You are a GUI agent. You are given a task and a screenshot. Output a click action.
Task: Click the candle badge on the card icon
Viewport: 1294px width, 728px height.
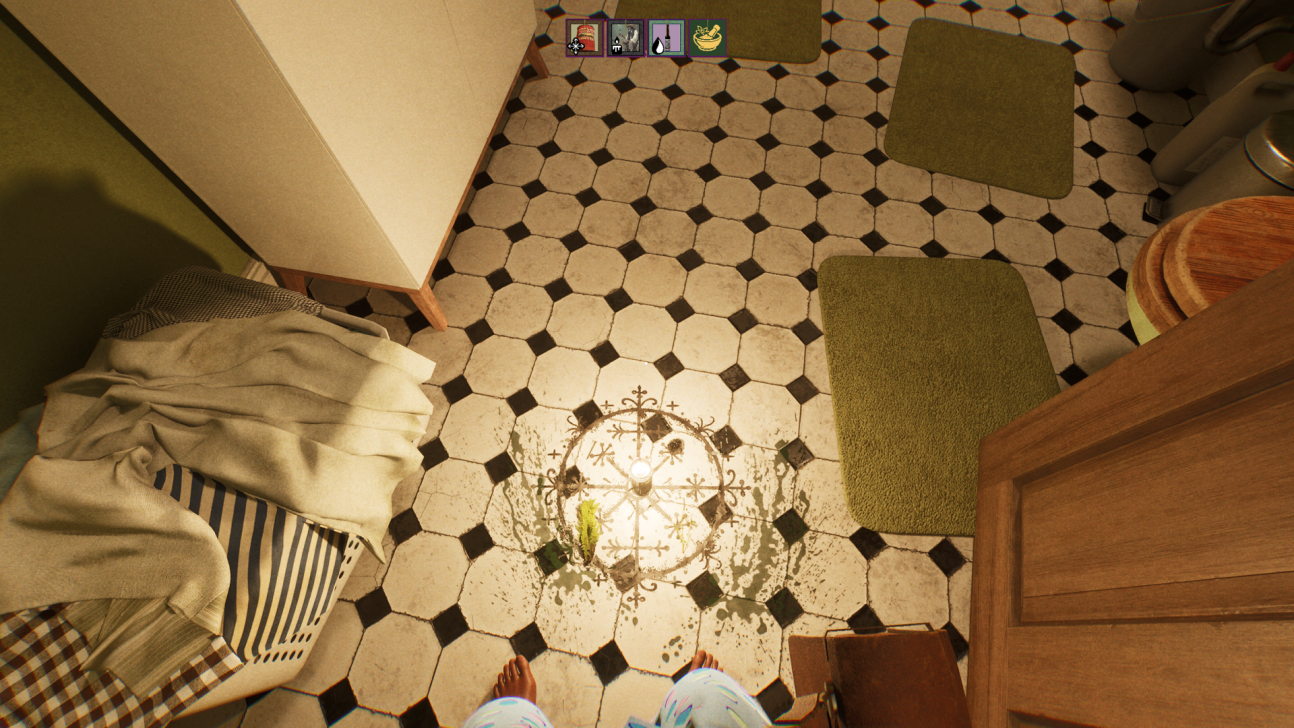(617, 46)
